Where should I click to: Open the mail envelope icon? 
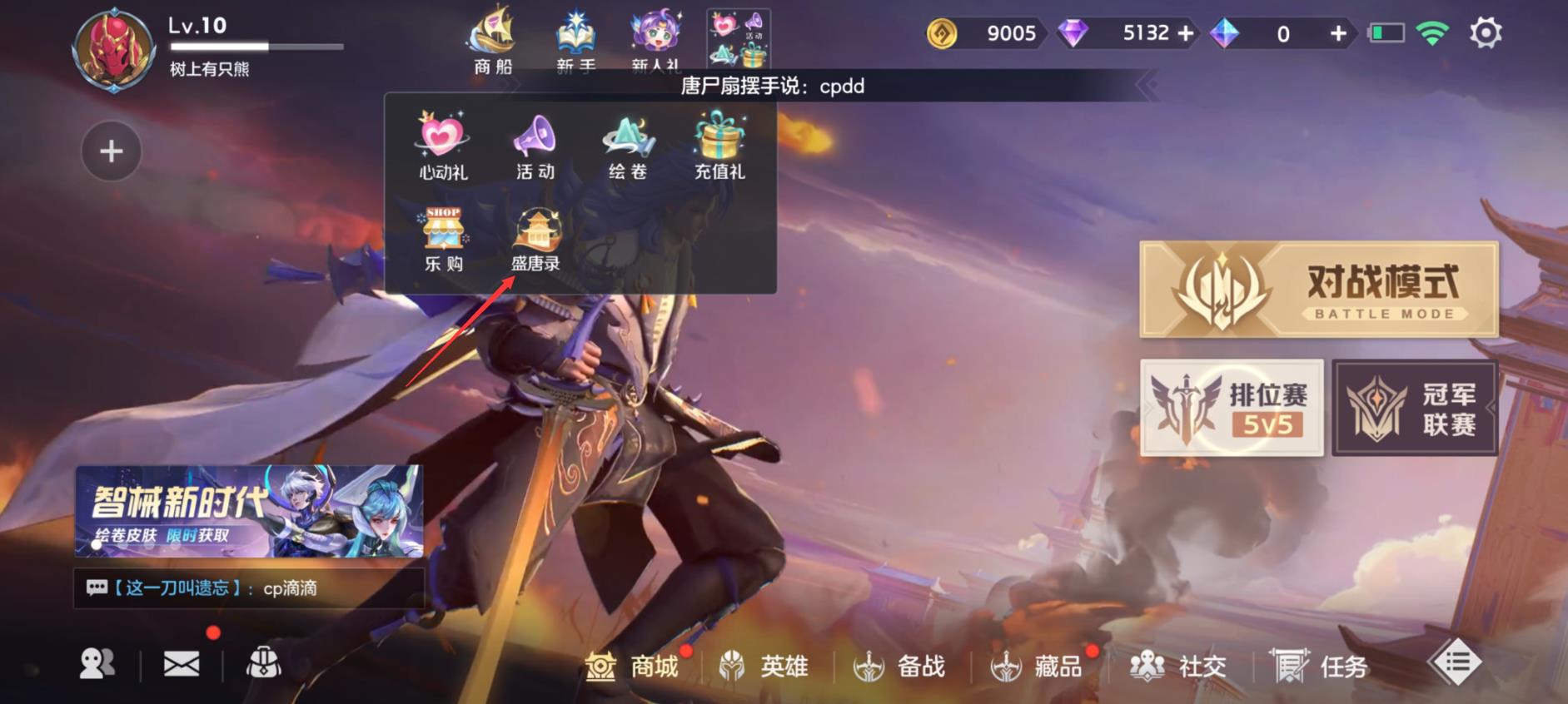[182, 663]
